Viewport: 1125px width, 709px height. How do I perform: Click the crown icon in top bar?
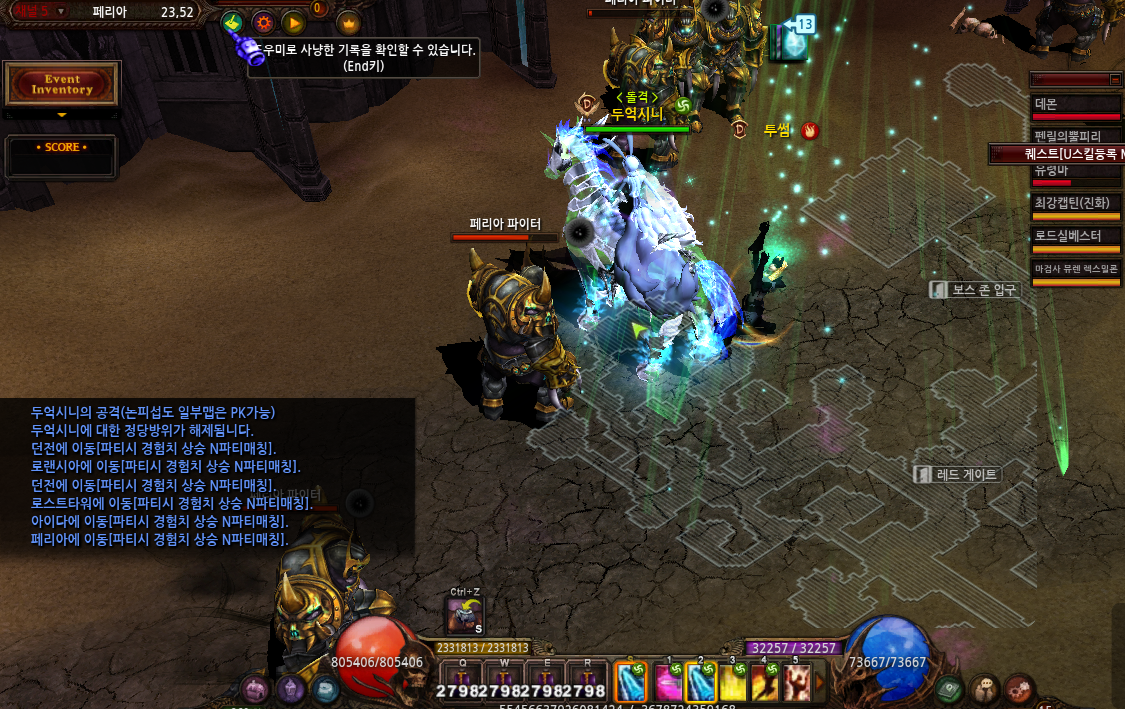[x=348, y=22]
